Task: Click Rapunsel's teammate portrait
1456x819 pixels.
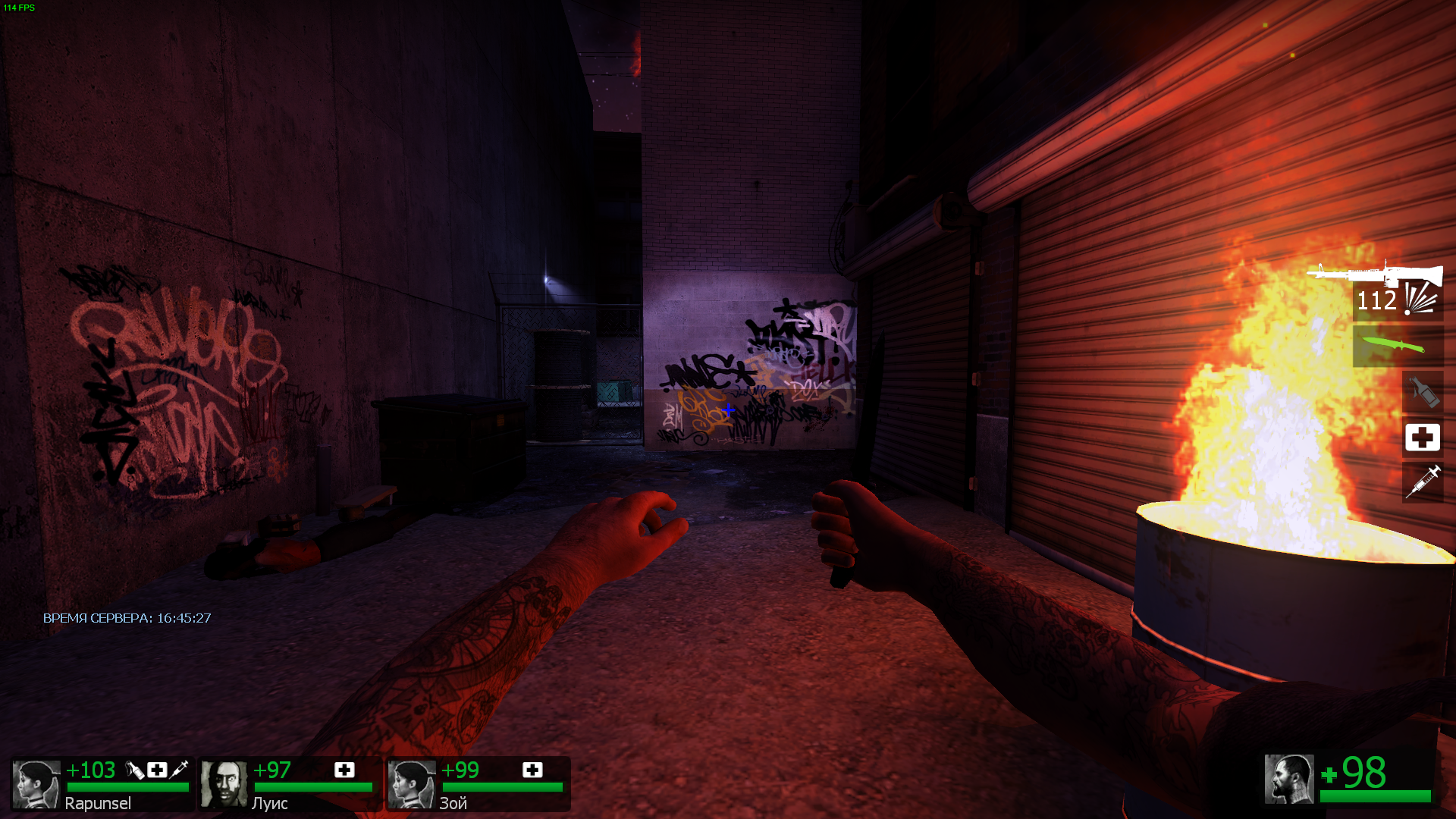Action: 36,784
